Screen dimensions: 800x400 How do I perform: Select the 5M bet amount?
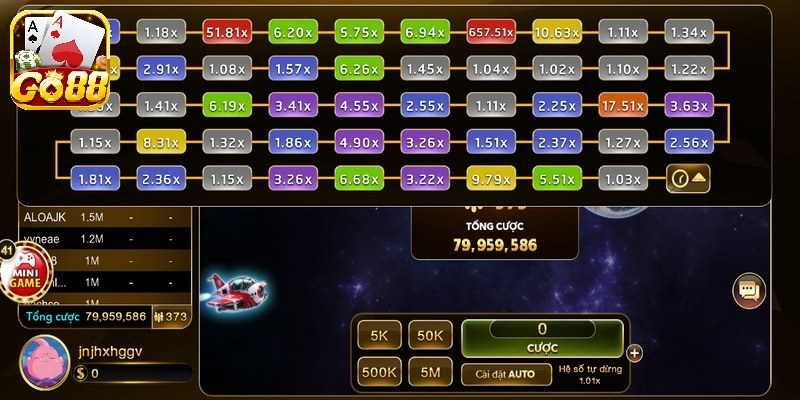pyautogui.click(x=430, y=374)
